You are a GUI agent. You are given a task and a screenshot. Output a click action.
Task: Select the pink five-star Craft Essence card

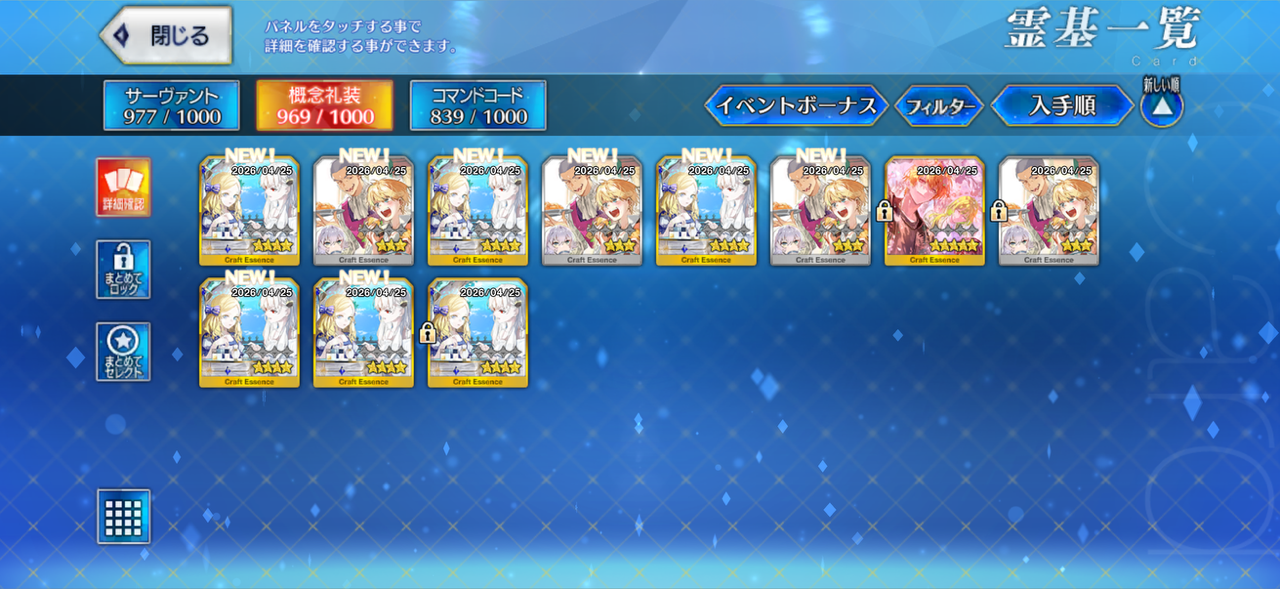(x=935, y=211)
